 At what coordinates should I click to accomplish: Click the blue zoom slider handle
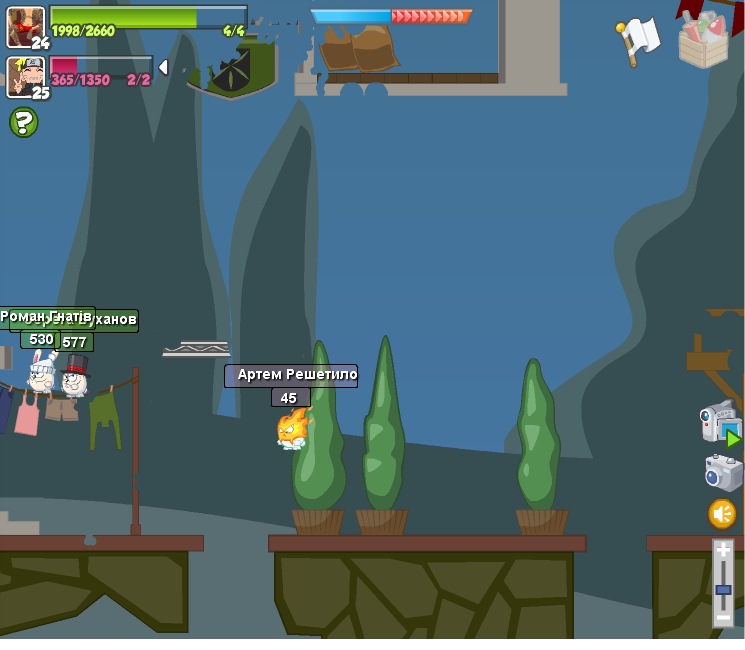723,590
